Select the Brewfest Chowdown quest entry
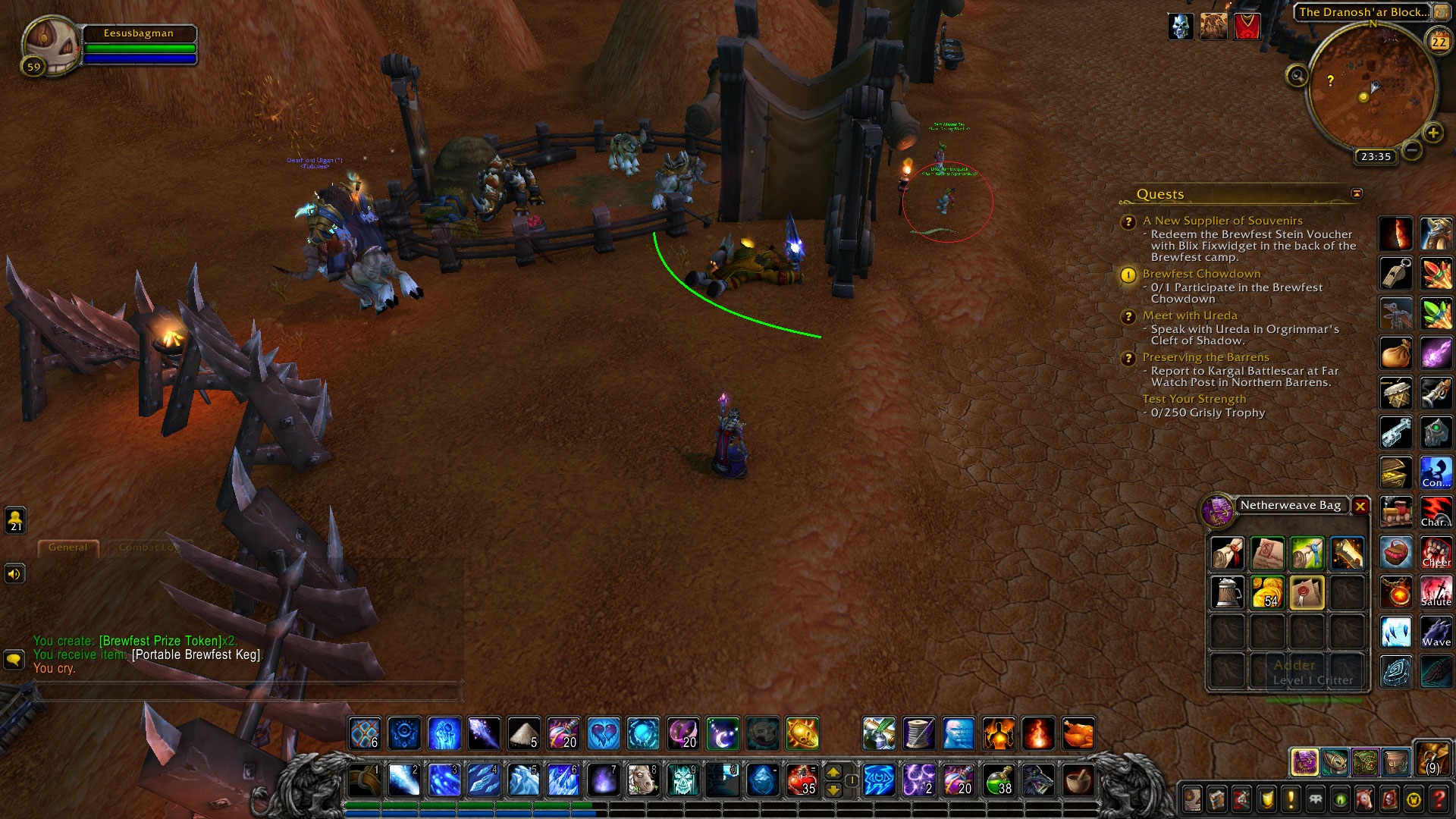1456x819 pixels. click(1201, 274)
